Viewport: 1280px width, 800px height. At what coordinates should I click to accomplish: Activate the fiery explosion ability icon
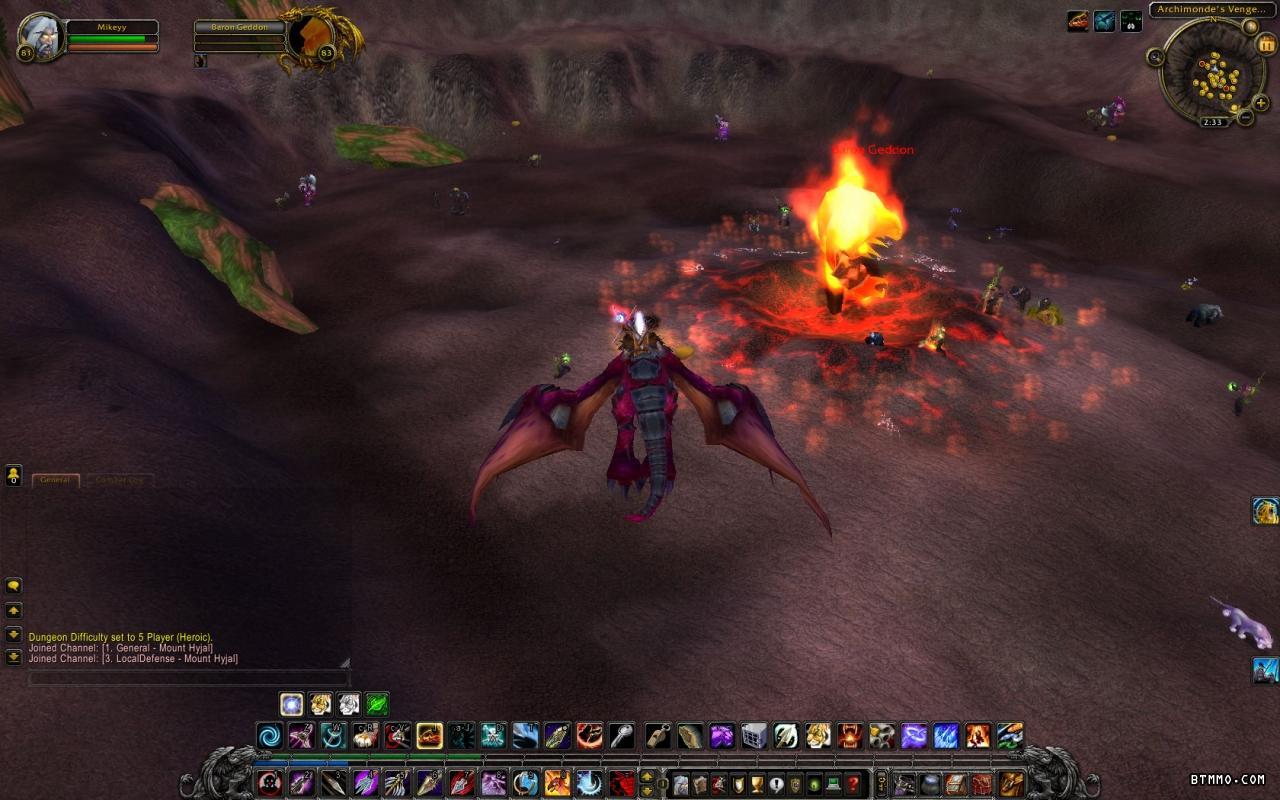[x=978, y=736]
